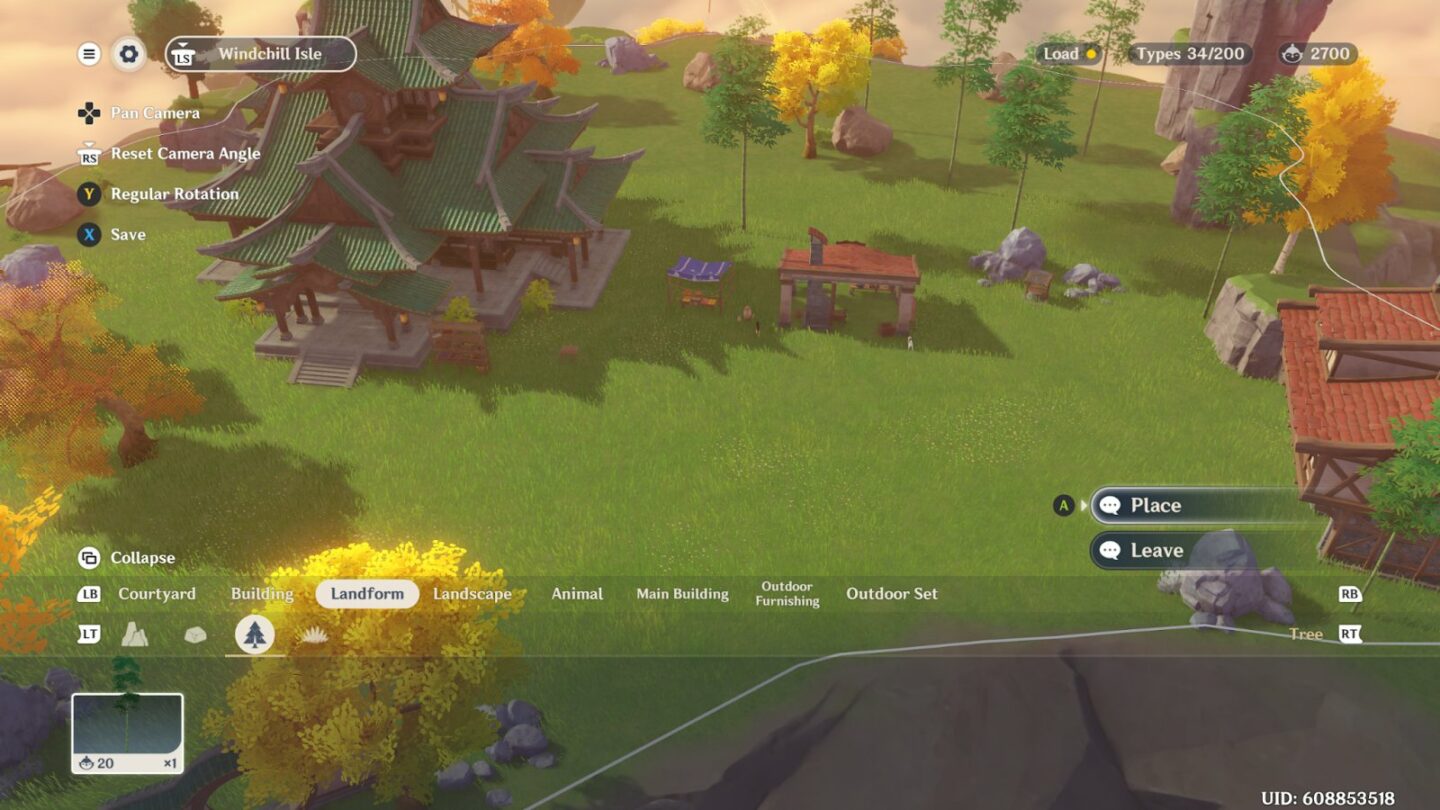1440x810 pixels.
Task: Select the pine tree subcategory icon
Action: pos(255,635)
